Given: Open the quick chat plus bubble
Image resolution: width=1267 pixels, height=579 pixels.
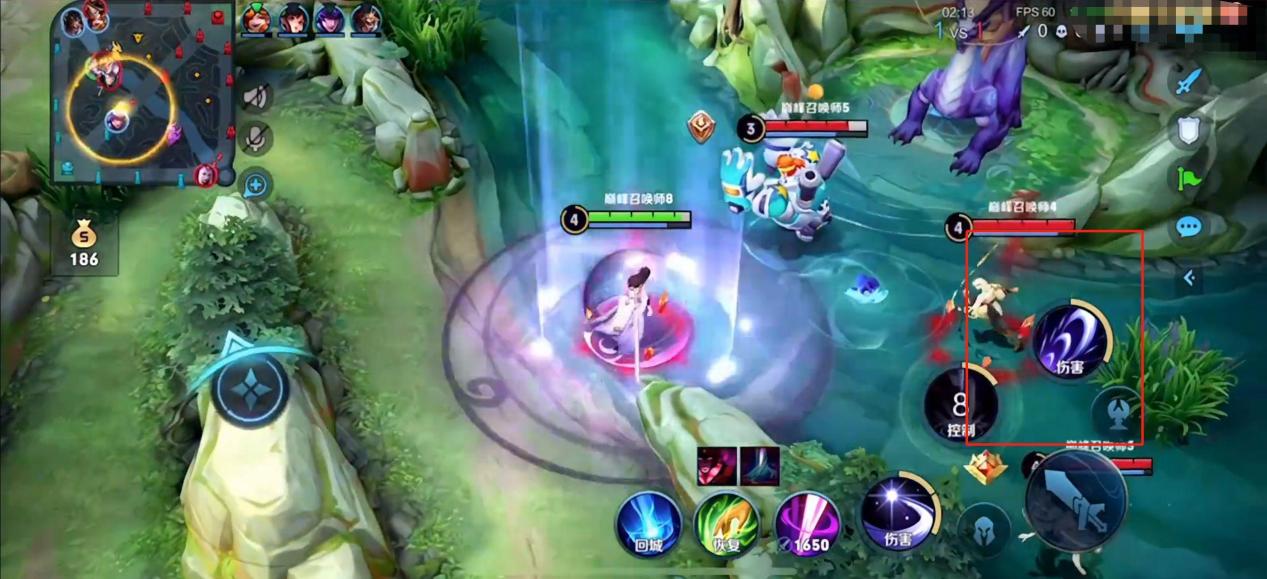Looking at the screenshot, I should point(257,184).
